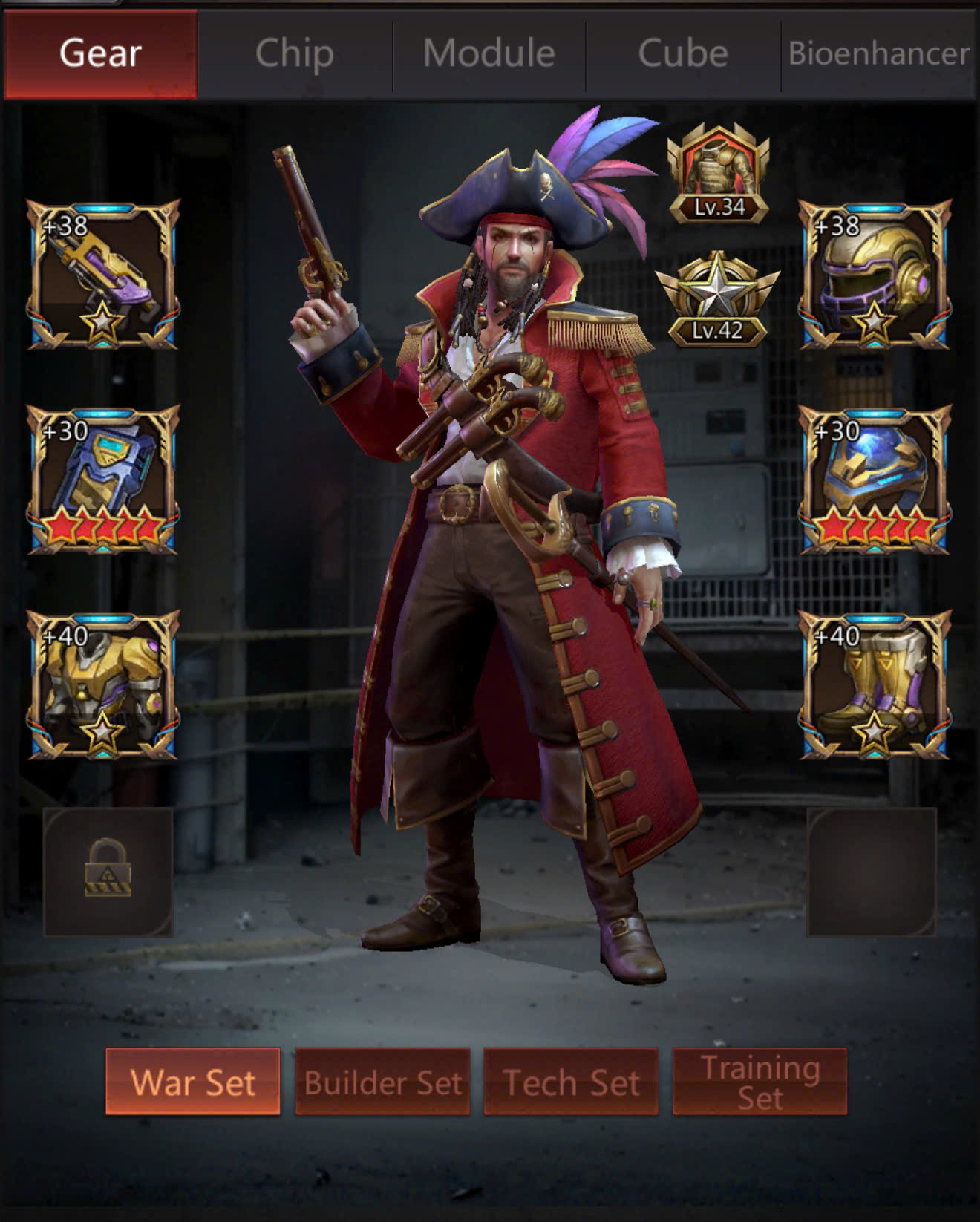This screenshot has height=1222, width=980.
Task: Go to the Bioenhancer tab
Action: click(879, 54)
